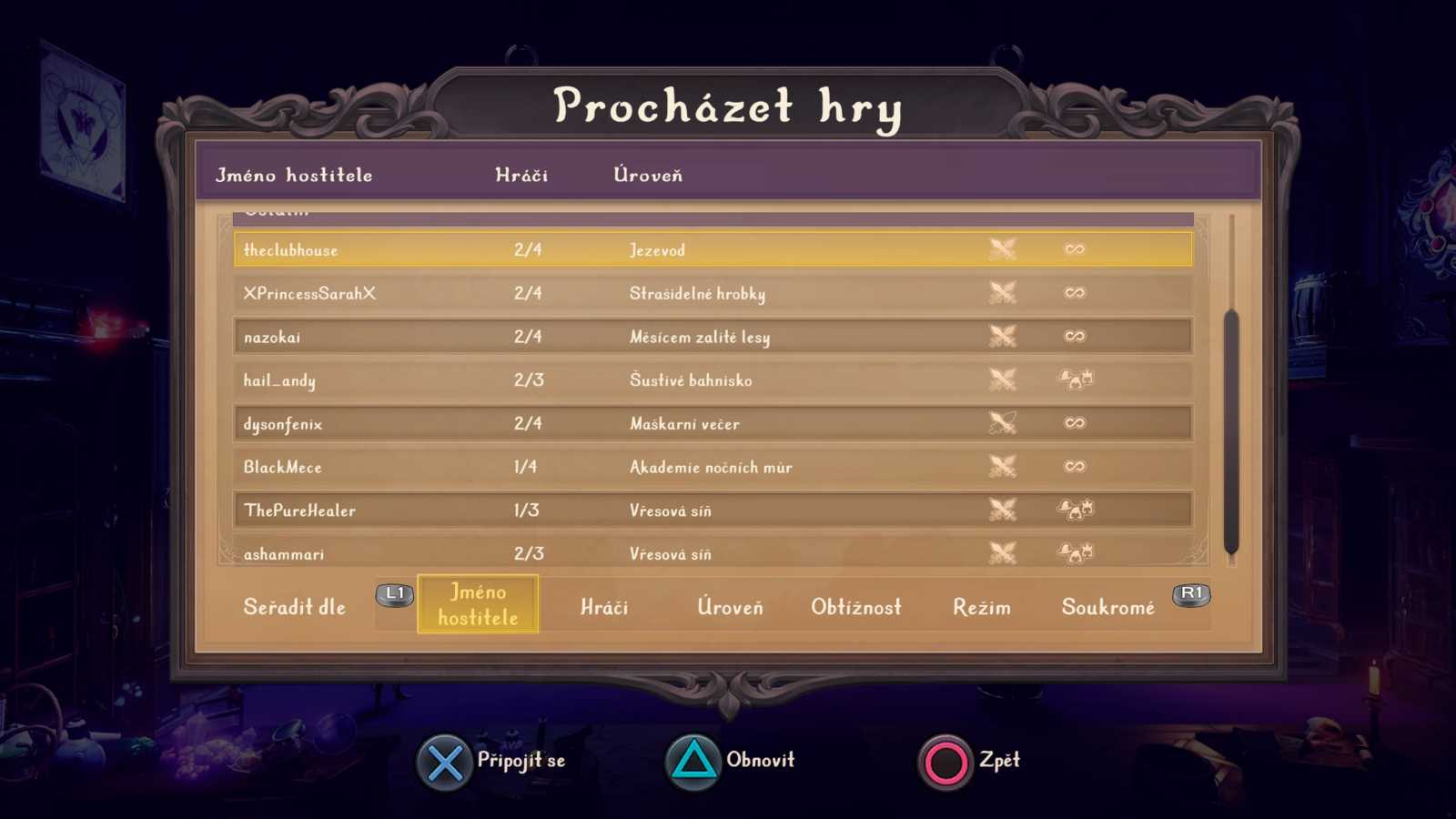
Task: Enable sorting by Obtížnost
Action: pyautogui.click(x=856, y=606)
